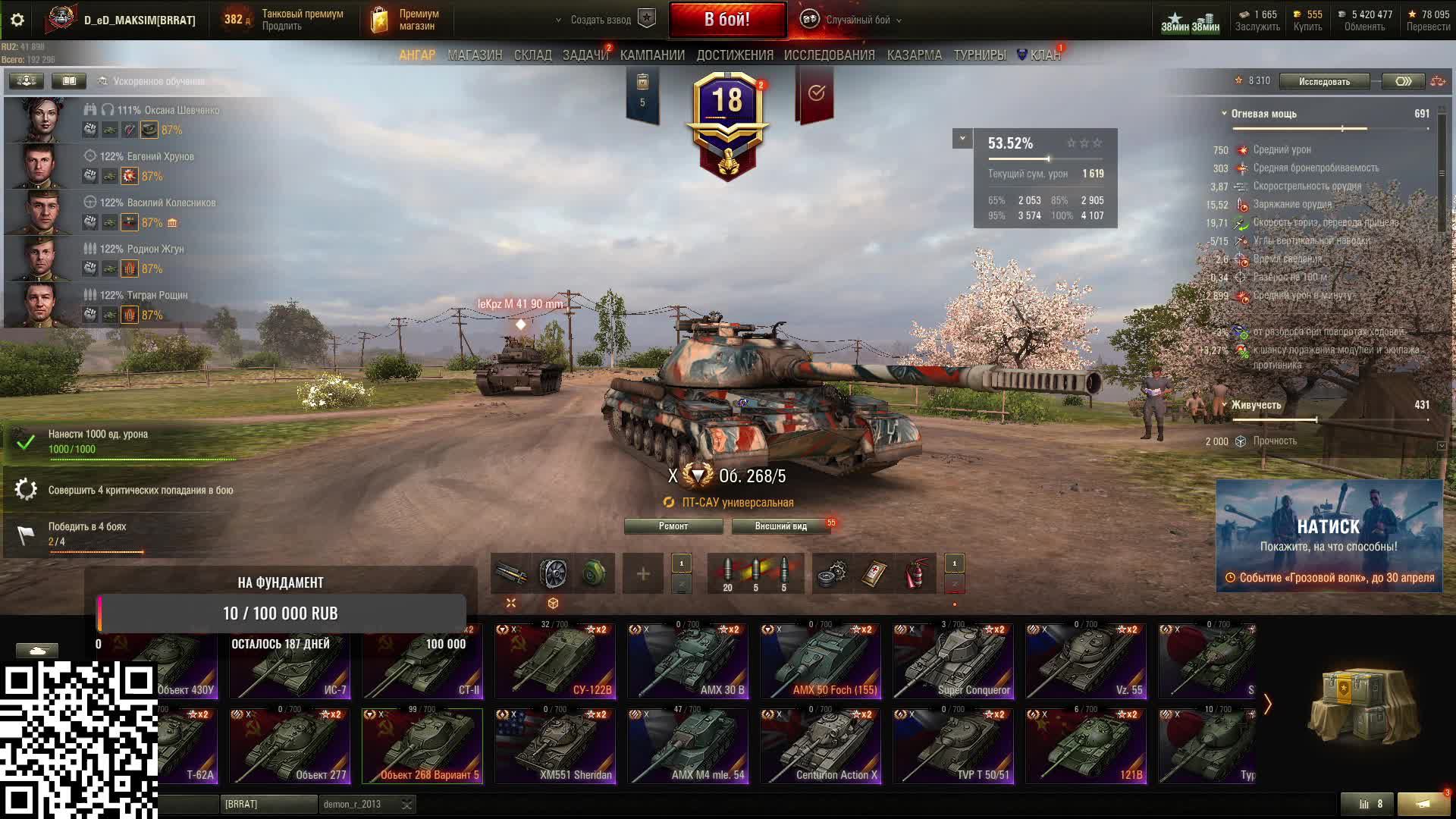The width and height of the screenshot is (1456, 819).
Task: Go to the ИССЛЕДОВАНИЯ tab
Action: pos(829,55)
